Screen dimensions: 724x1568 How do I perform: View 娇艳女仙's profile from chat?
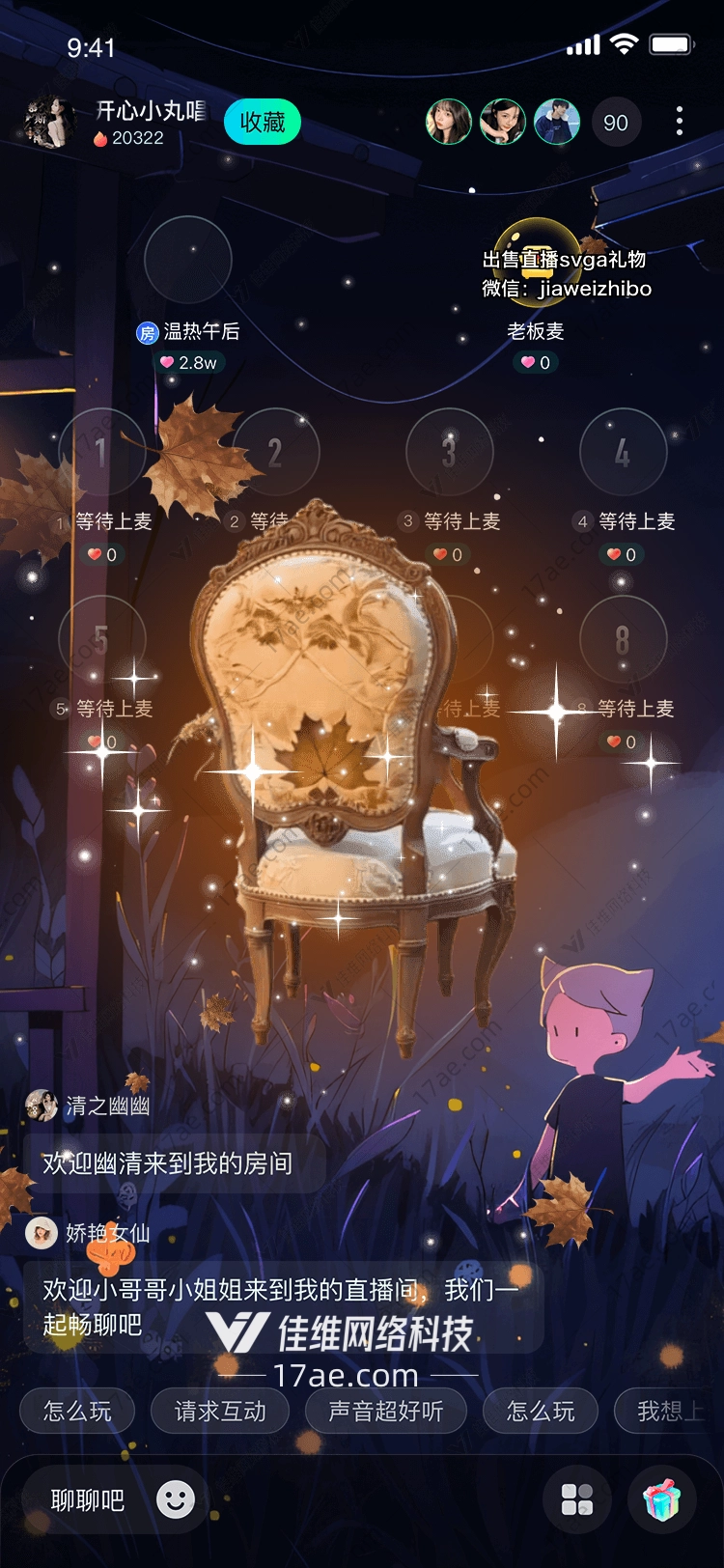[x=42, y=1233]
